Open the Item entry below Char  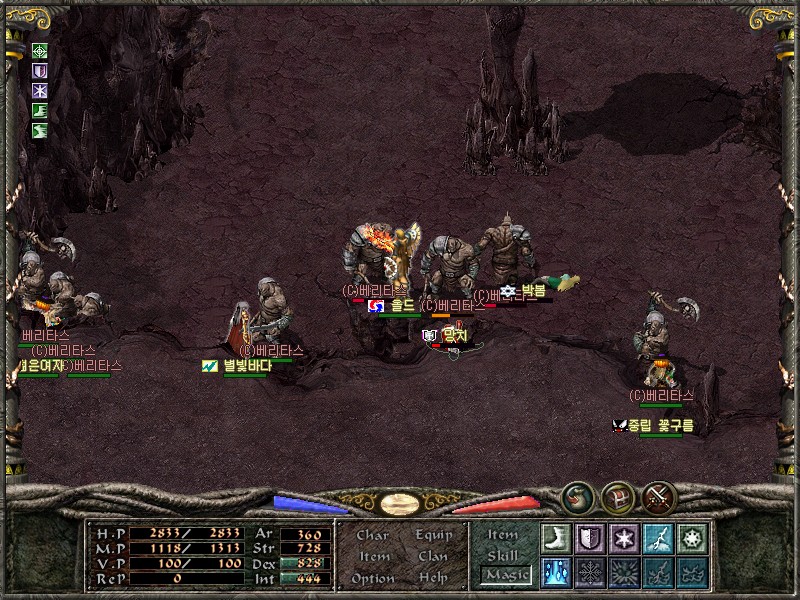click(x=373, y=556)
